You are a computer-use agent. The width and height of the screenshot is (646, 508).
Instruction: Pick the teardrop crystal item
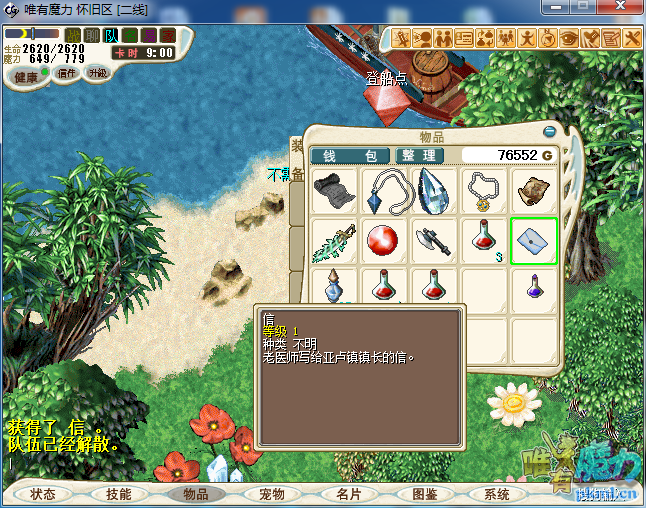coord(434,190)
